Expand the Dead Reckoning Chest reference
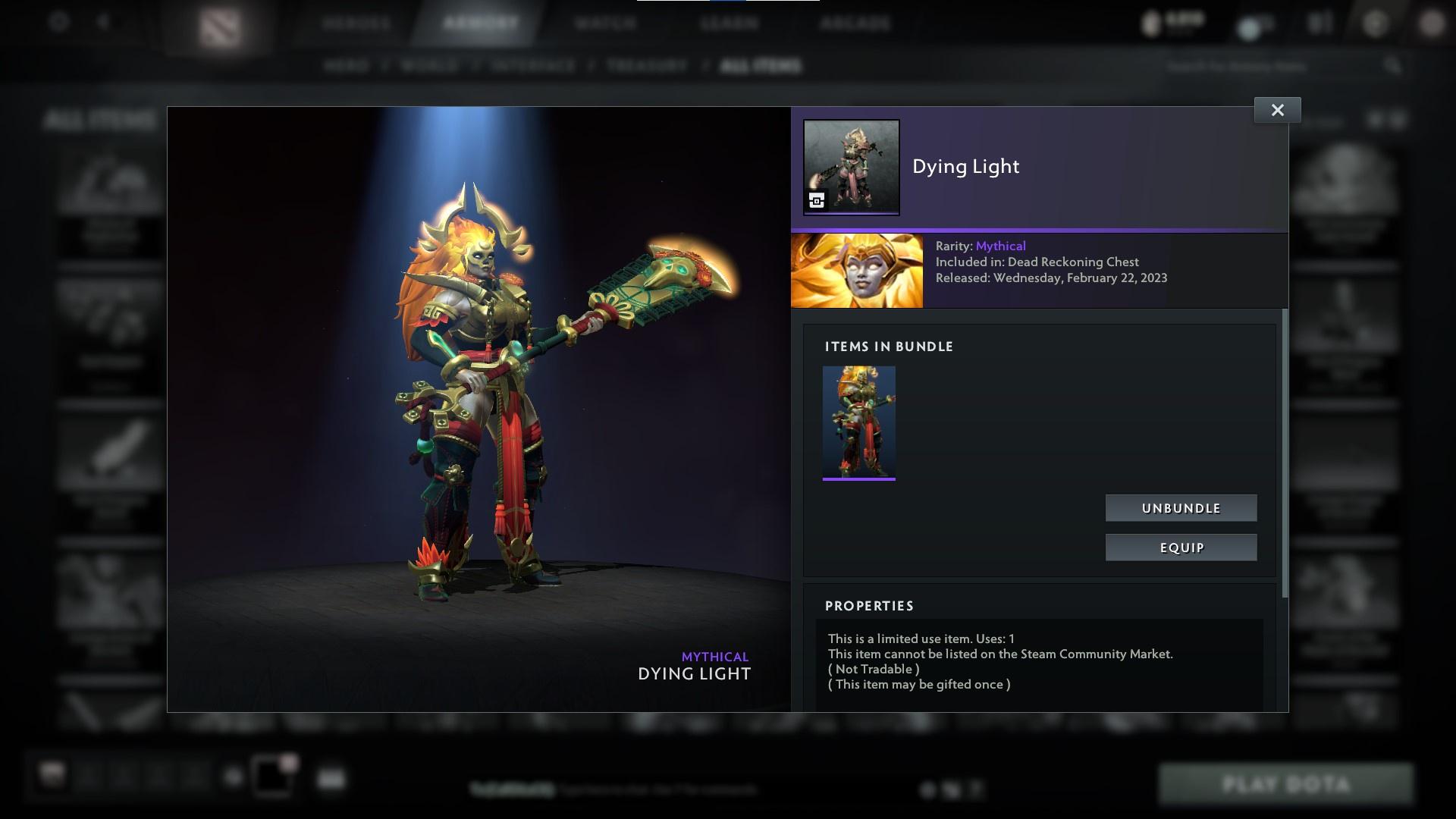Image resolution: width=1456 pixels, height=819 pixels. pos(1072,262)
